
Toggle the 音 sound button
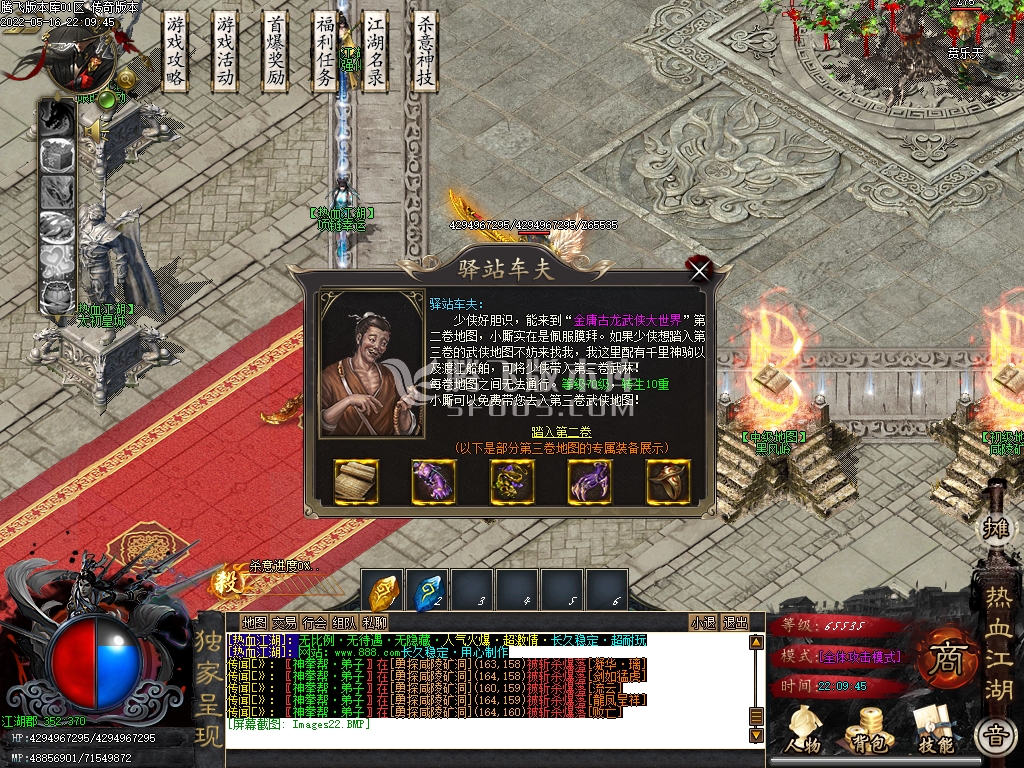994,737
